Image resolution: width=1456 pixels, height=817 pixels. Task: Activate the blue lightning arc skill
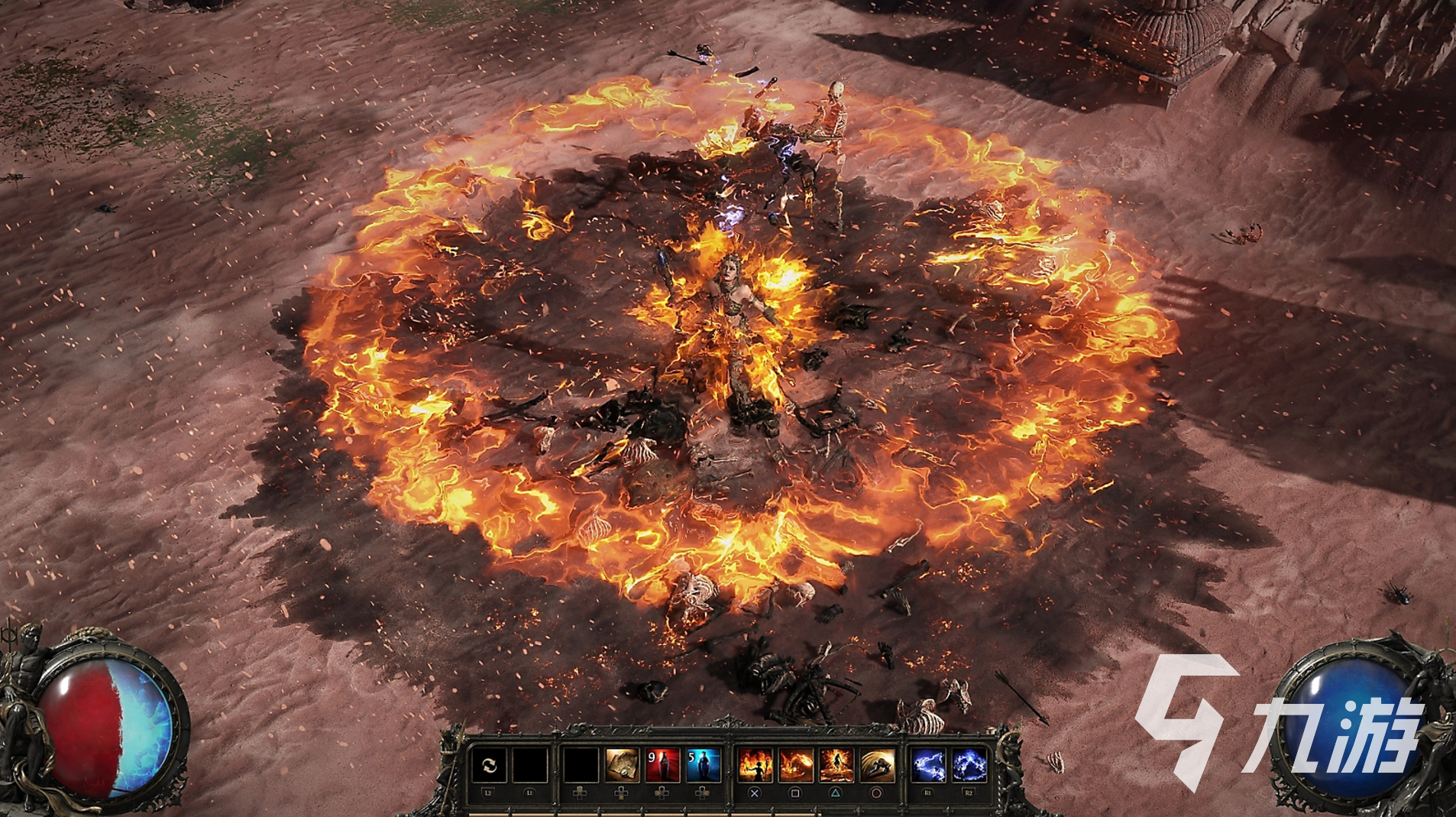click(x=969, y=765)
